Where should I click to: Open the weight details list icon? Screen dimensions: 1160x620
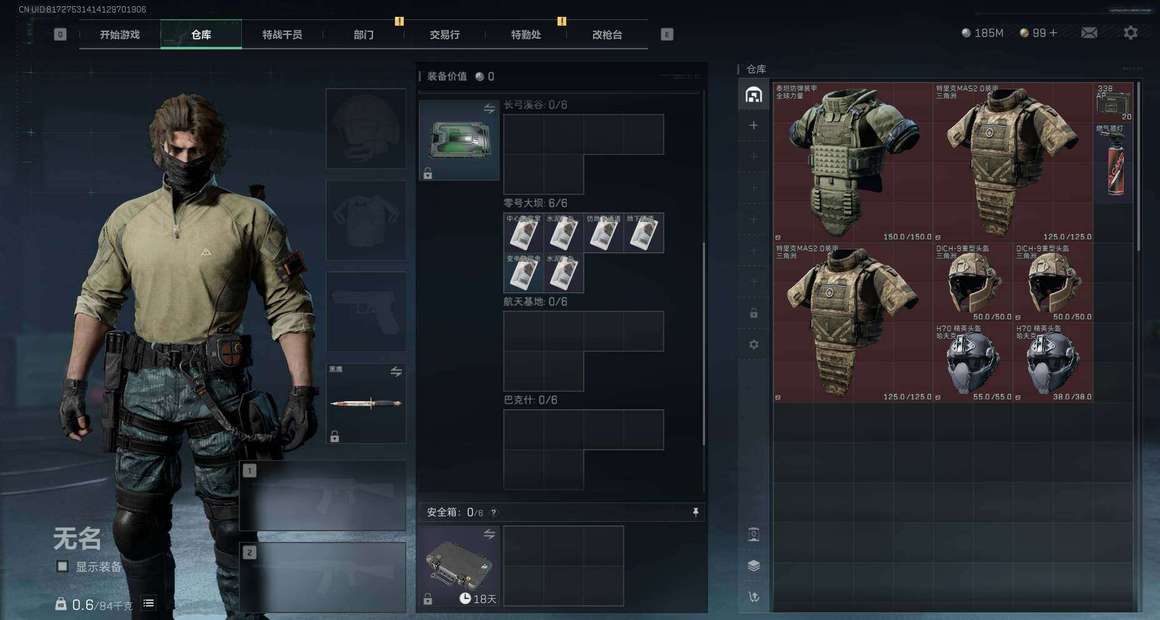pyautogui.click(x=149, y=603)
